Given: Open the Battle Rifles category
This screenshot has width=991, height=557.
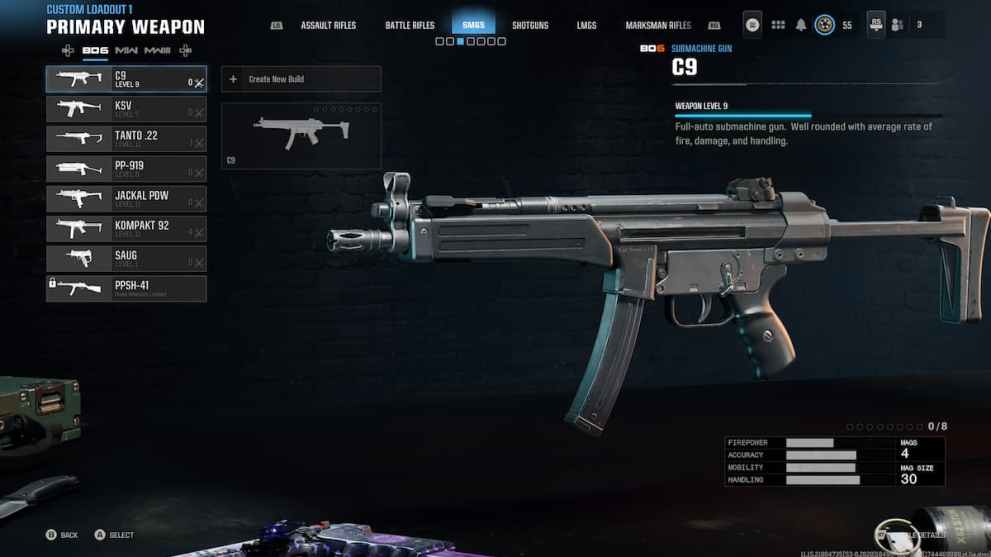Looking at the screenshot, I should tap(410, 25).
